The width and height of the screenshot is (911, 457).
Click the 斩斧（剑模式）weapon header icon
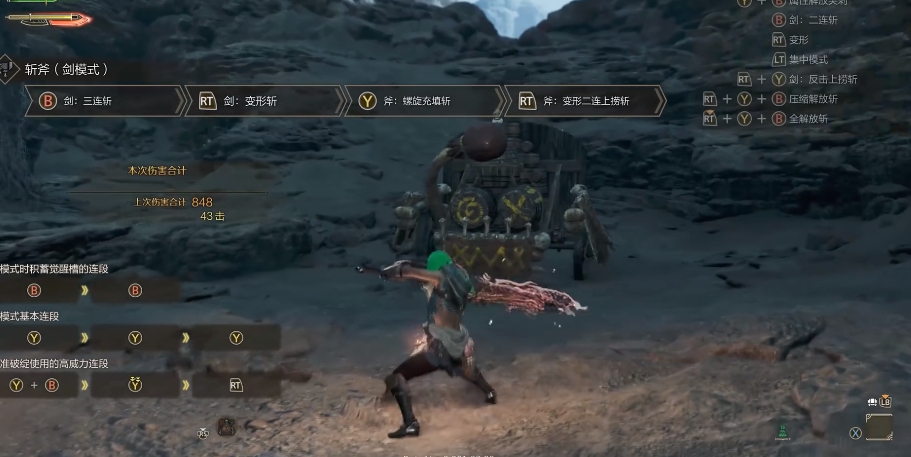[7, 69]
